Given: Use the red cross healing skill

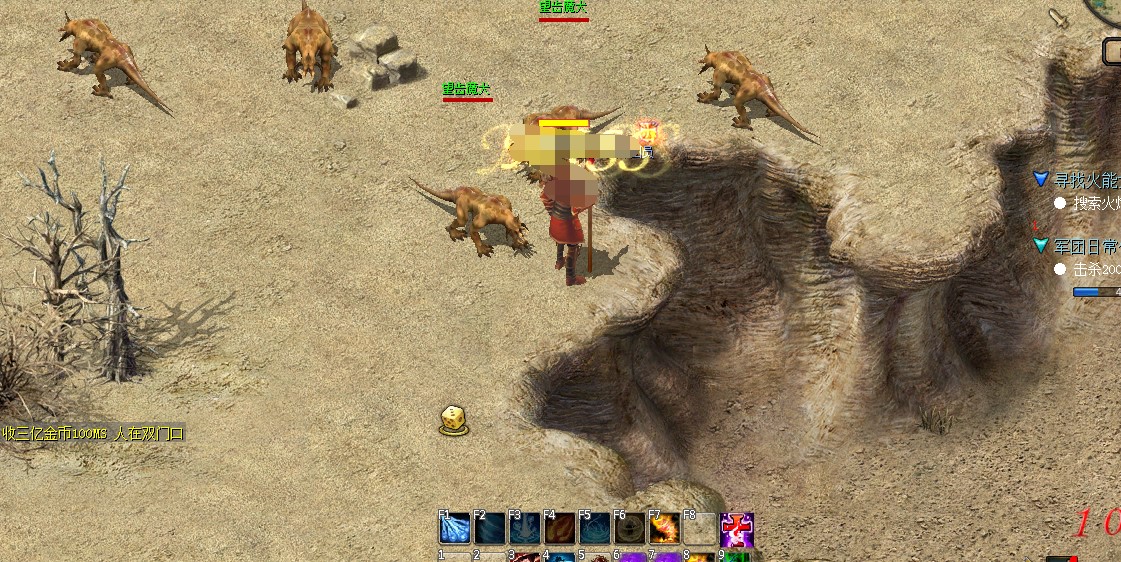Looking at the screenshot, I should point(737,529).
